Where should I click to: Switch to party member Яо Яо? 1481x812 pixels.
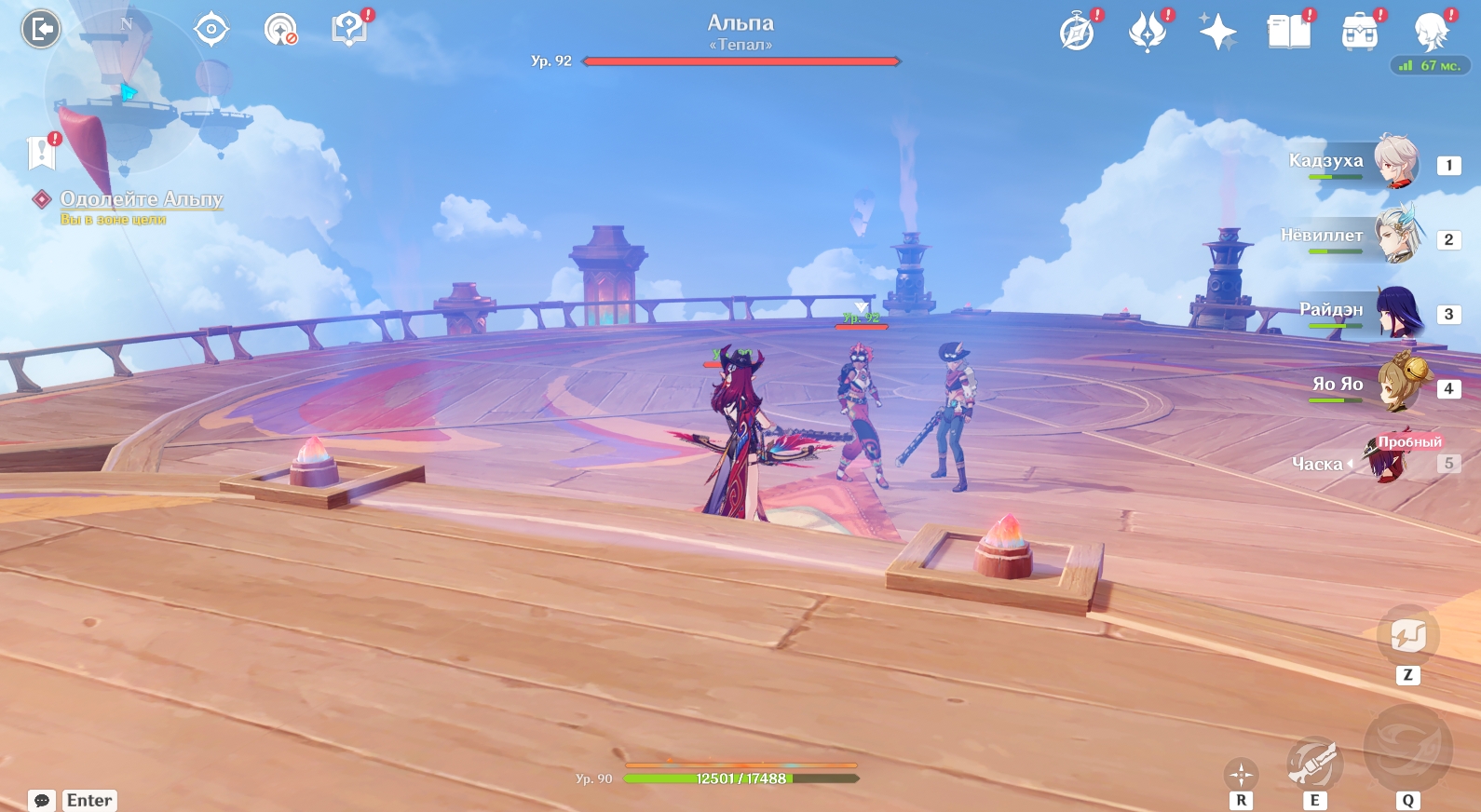1396,385
